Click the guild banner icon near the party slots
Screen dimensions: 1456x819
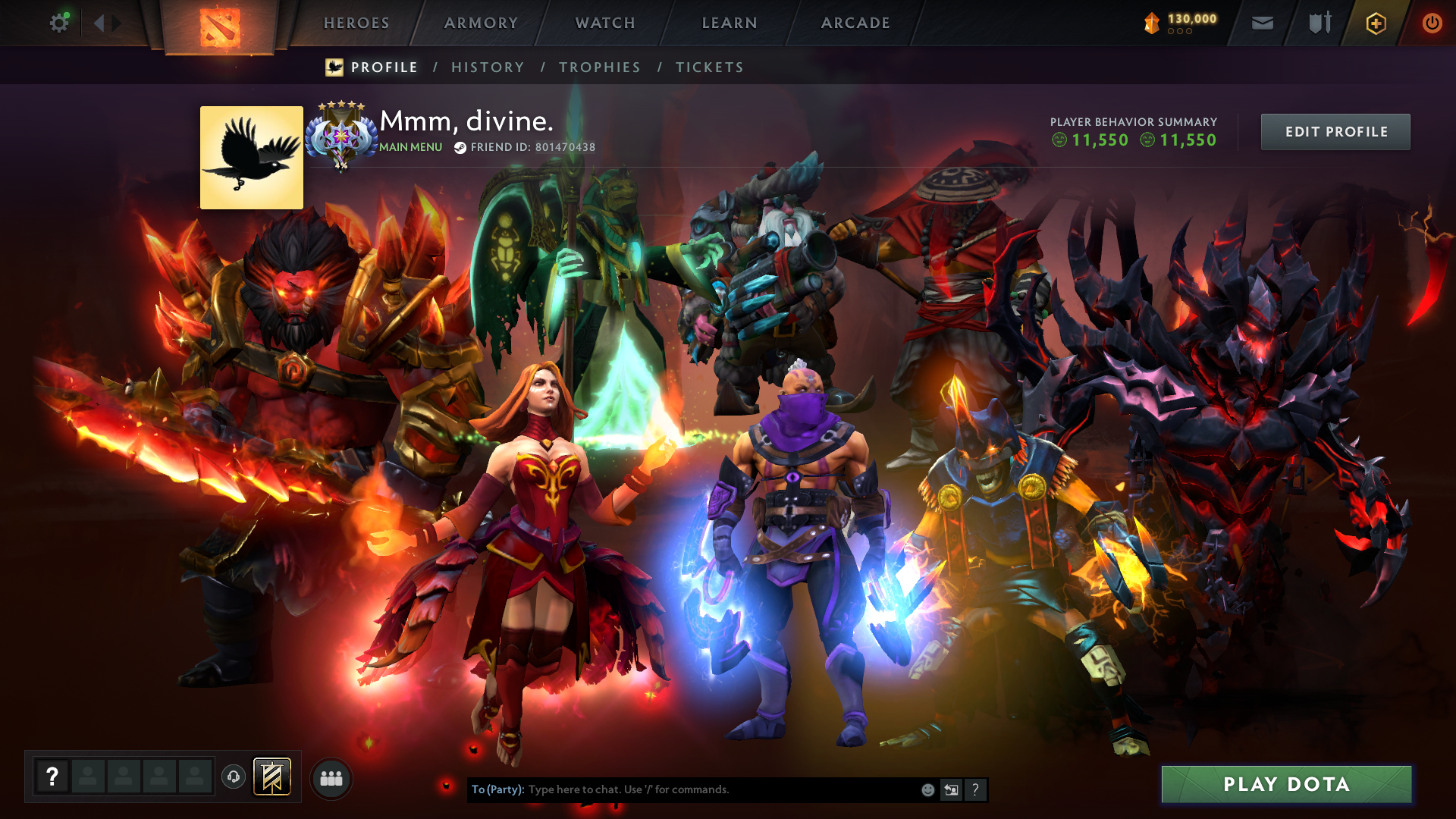(273, 777)
